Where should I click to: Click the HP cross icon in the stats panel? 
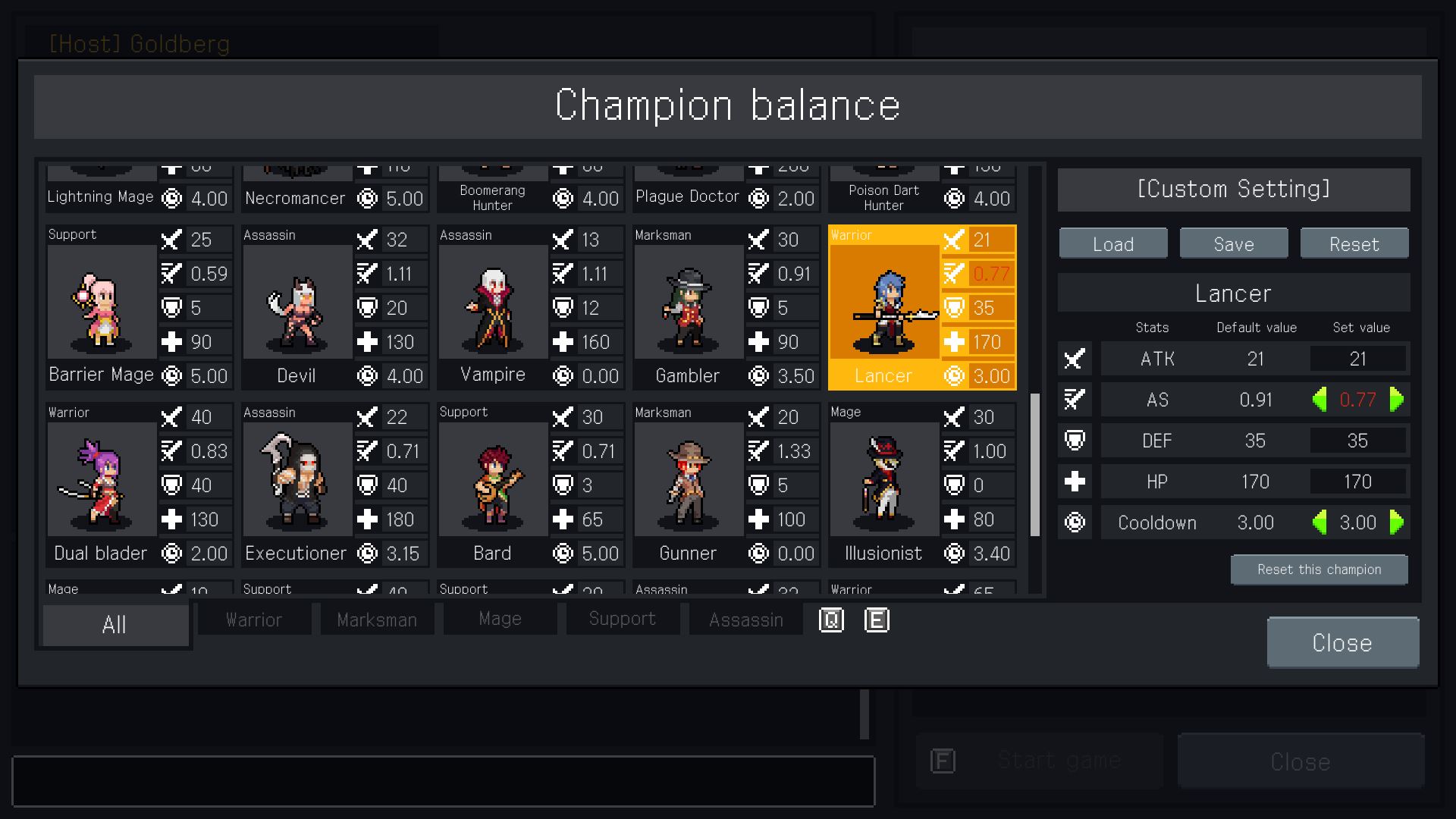click(x=1074, y=482)
